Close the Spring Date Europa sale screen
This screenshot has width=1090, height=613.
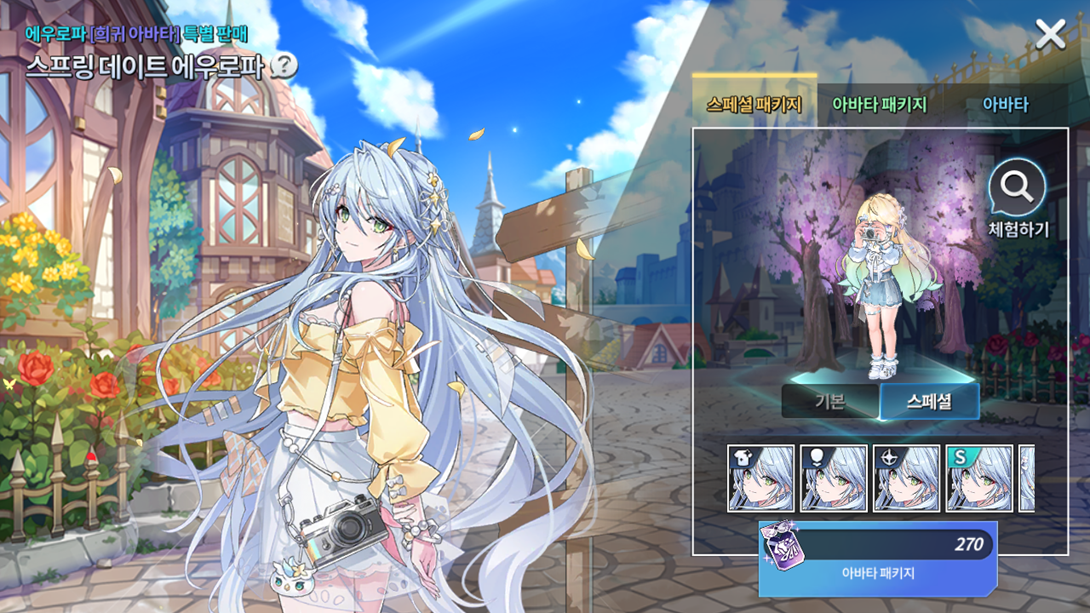[1050, 35]
